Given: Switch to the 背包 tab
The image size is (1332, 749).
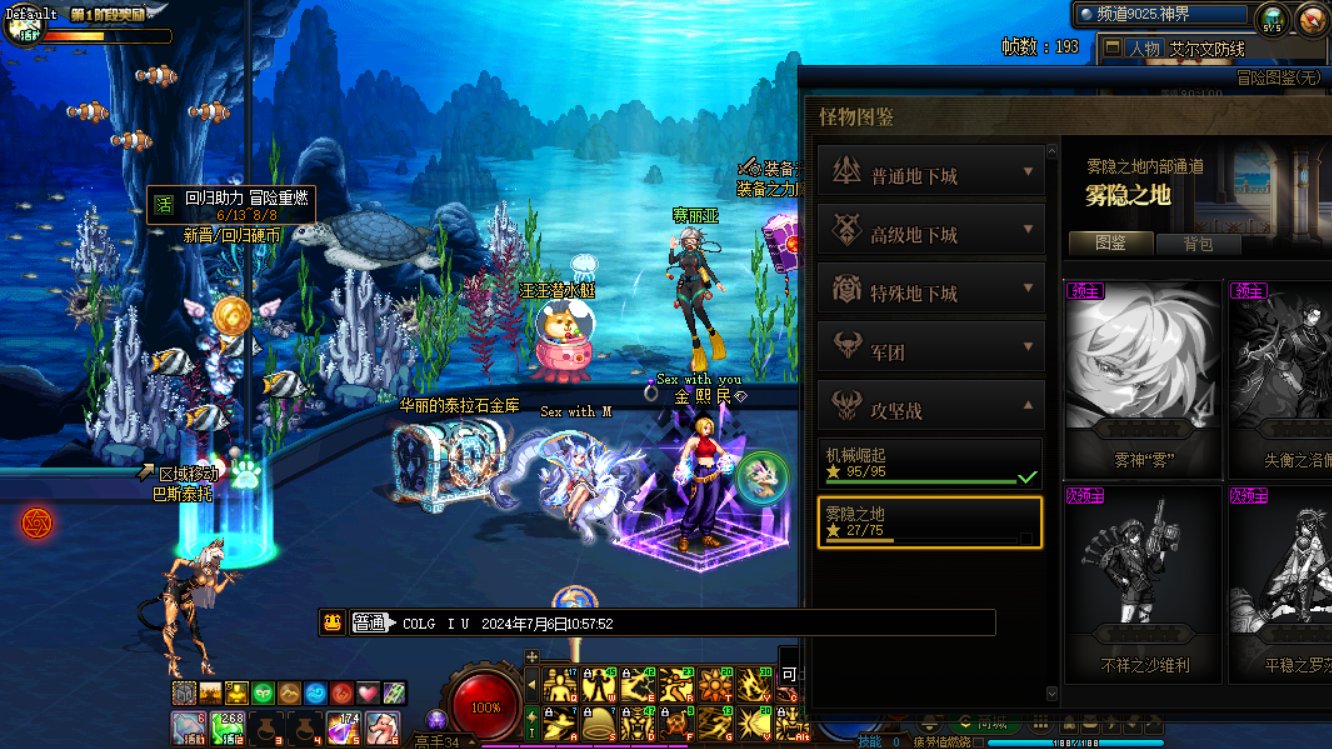Looking at the screenshot, I should [1198, 244].
